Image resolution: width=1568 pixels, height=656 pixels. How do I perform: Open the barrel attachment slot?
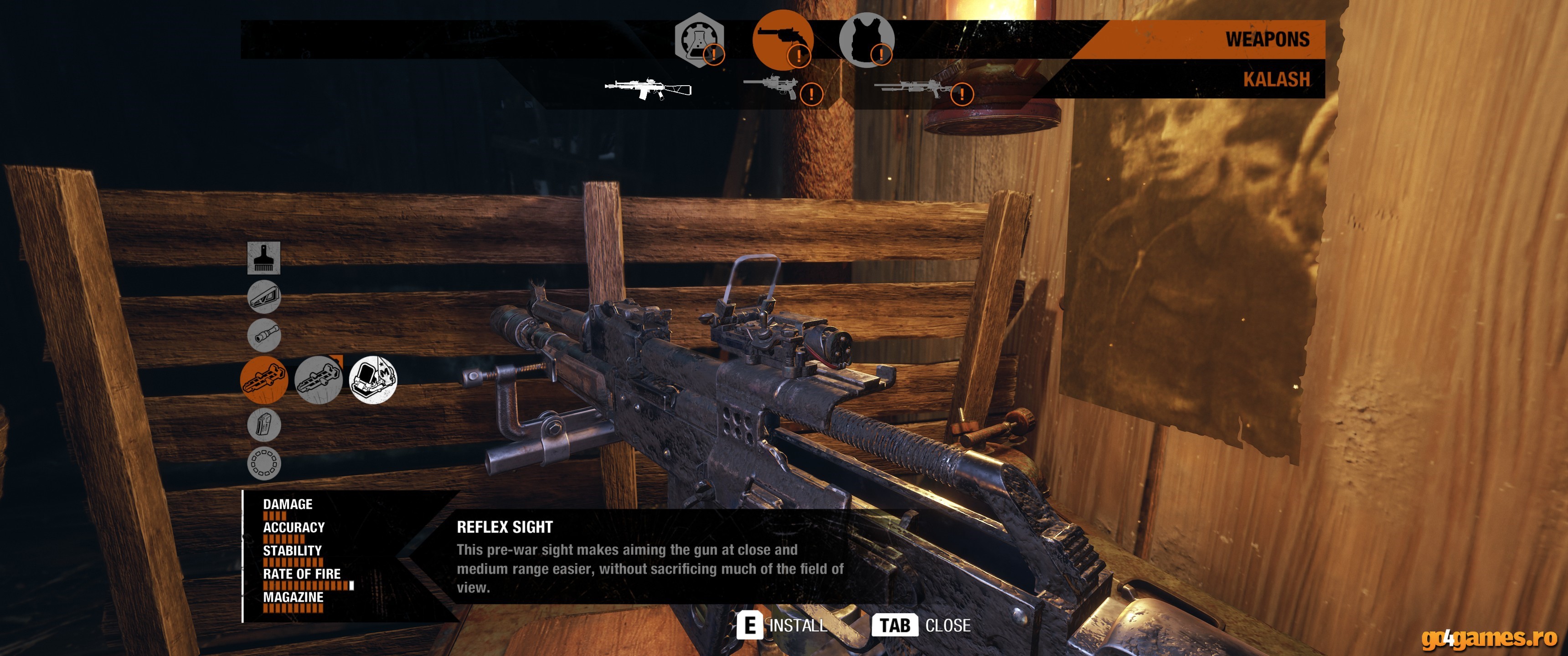coord(263,335)
